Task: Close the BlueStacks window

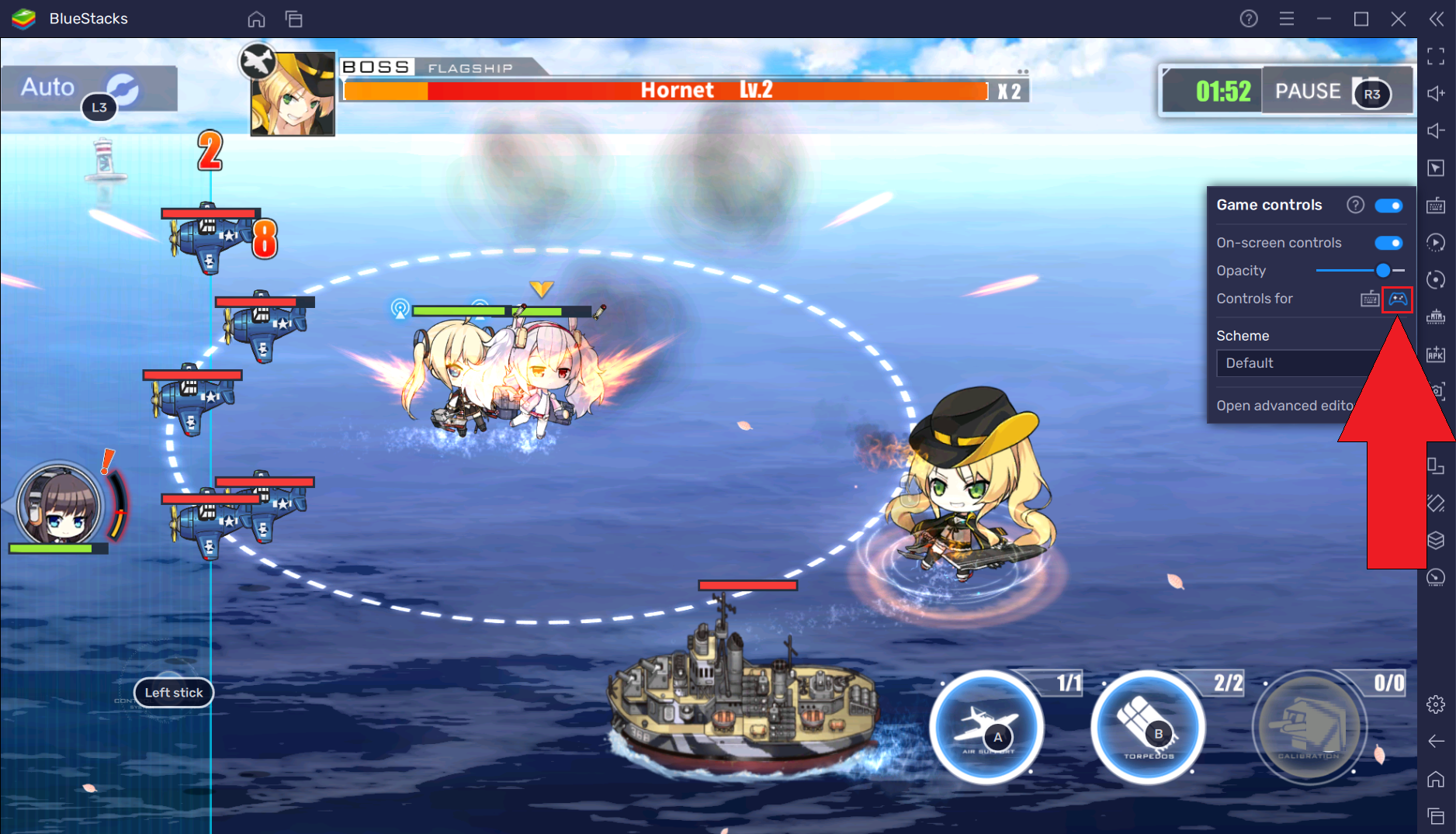Action: coord(1399,19)
